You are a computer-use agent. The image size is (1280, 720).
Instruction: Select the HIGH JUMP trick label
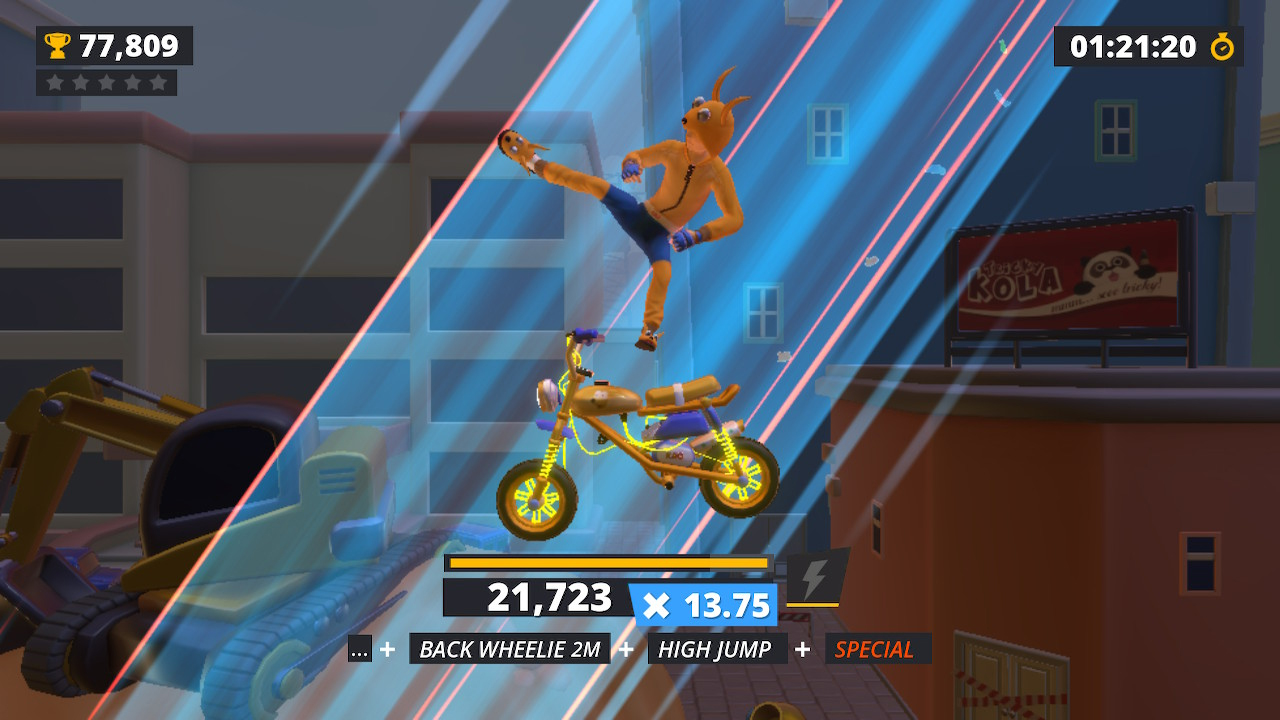tap(716, 649)
